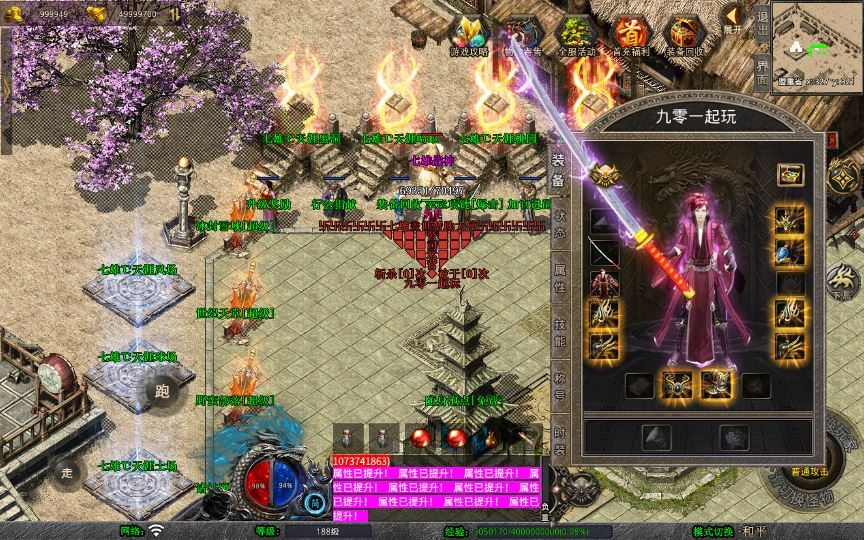Select the purple robe outfit equipment slot

pyautogui.click(x=604, y=283)
